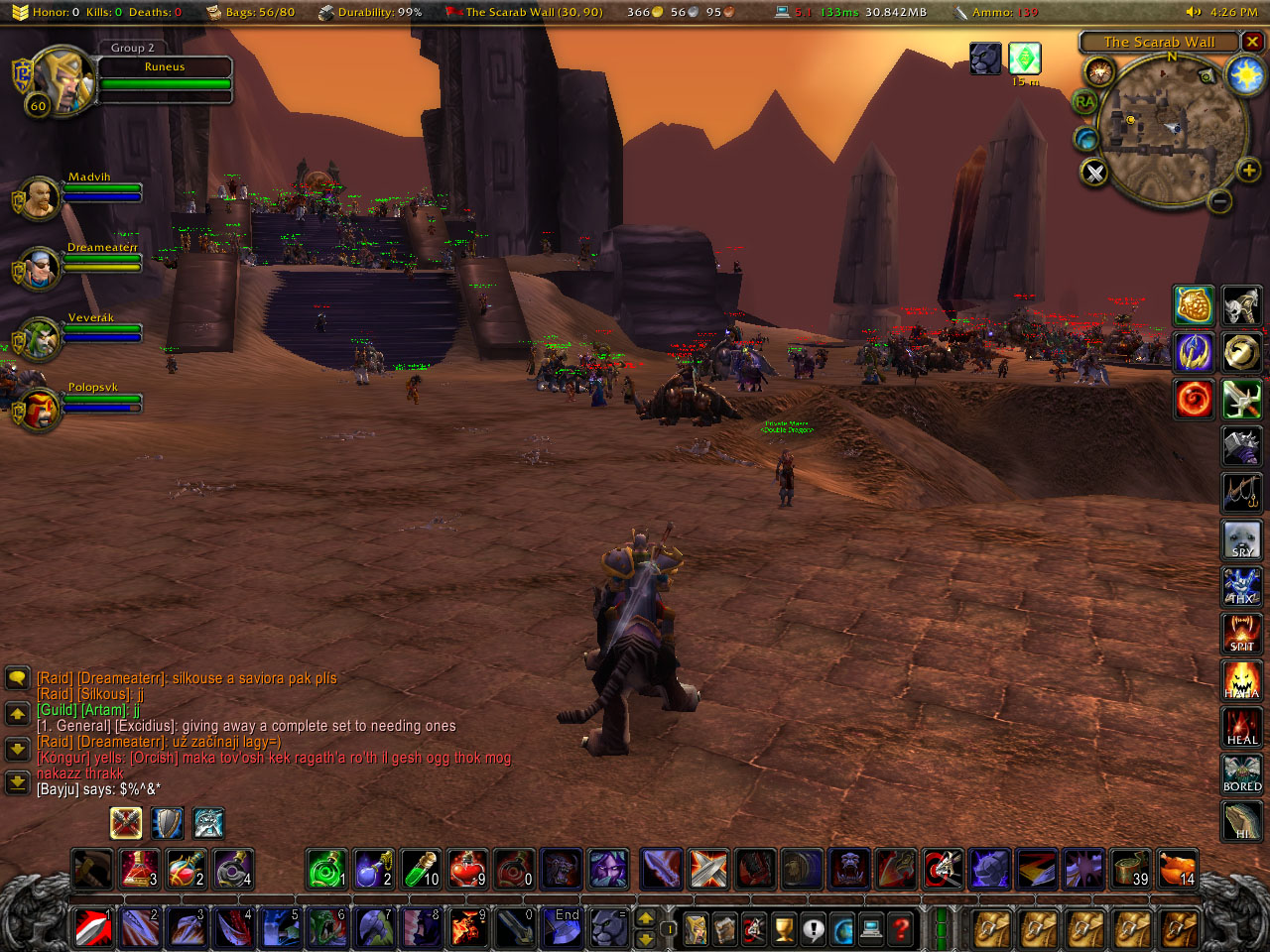This screenshot has width=1270, height=952.
Task: Select party member Polopsvk's portrait
Action: [40, 410]
